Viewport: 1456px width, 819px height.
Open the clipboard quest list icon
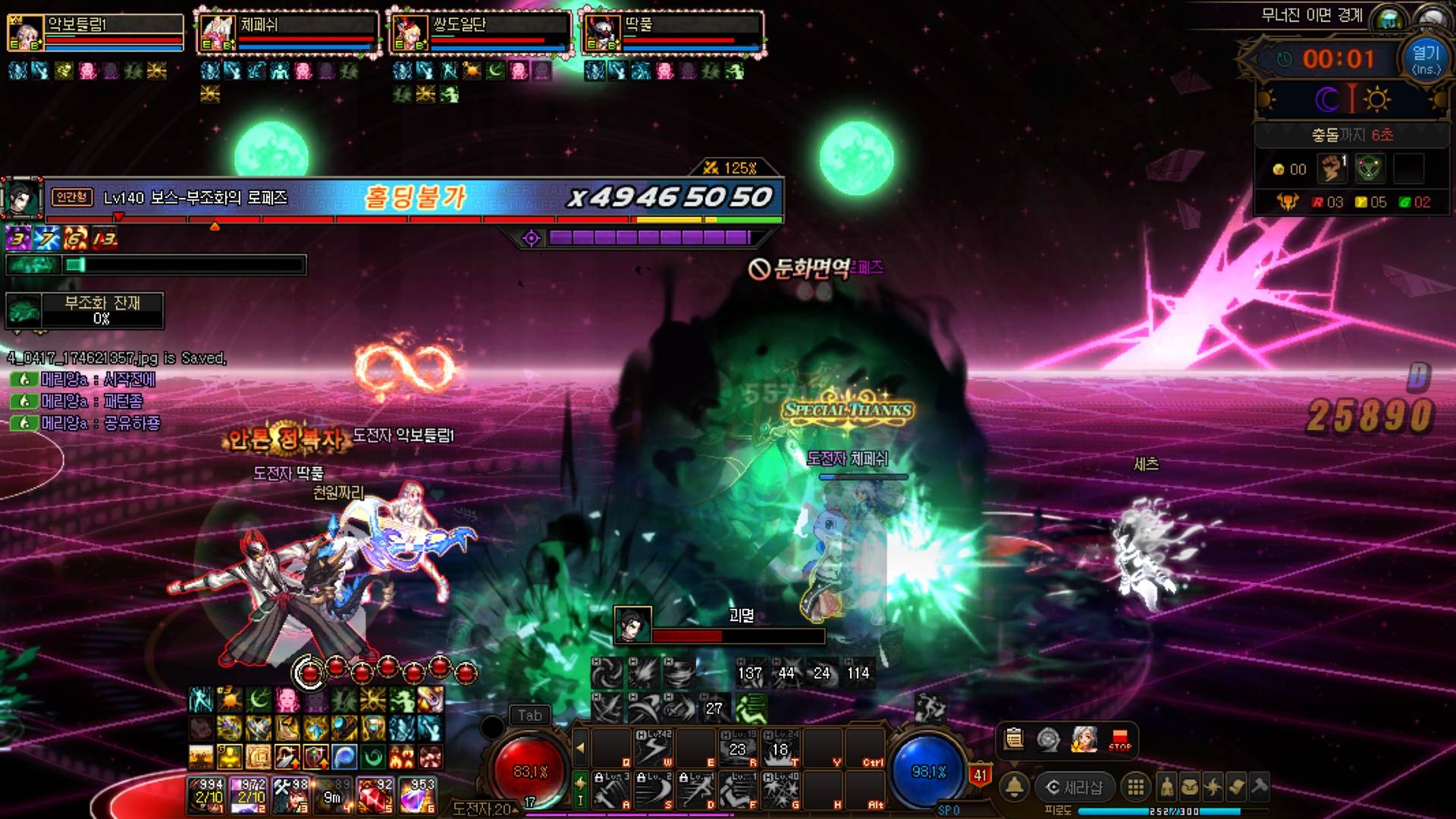[1014, 739]
